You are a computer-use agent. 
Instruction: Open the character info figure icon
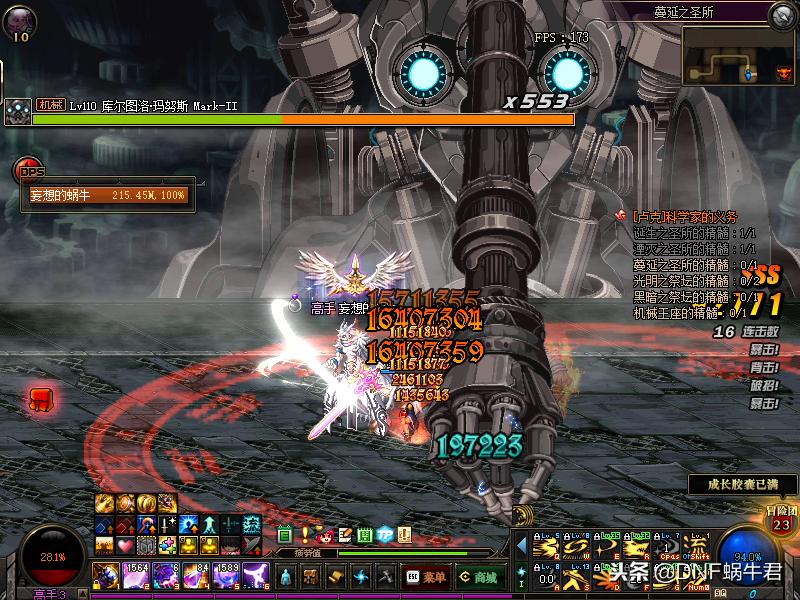[x=285, y=577]
